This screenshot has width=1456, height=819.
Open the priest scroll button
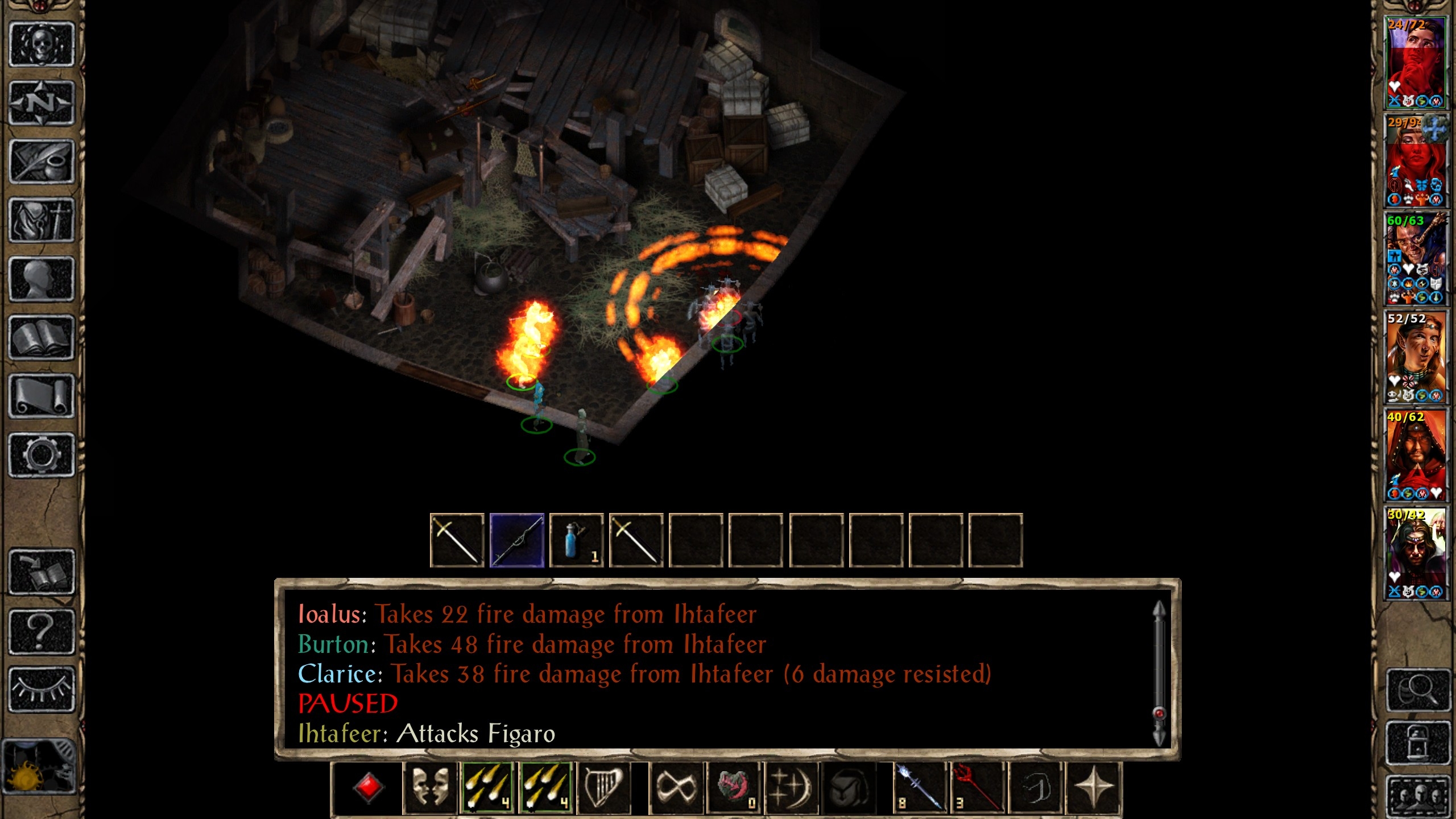[x=42, y=396]
